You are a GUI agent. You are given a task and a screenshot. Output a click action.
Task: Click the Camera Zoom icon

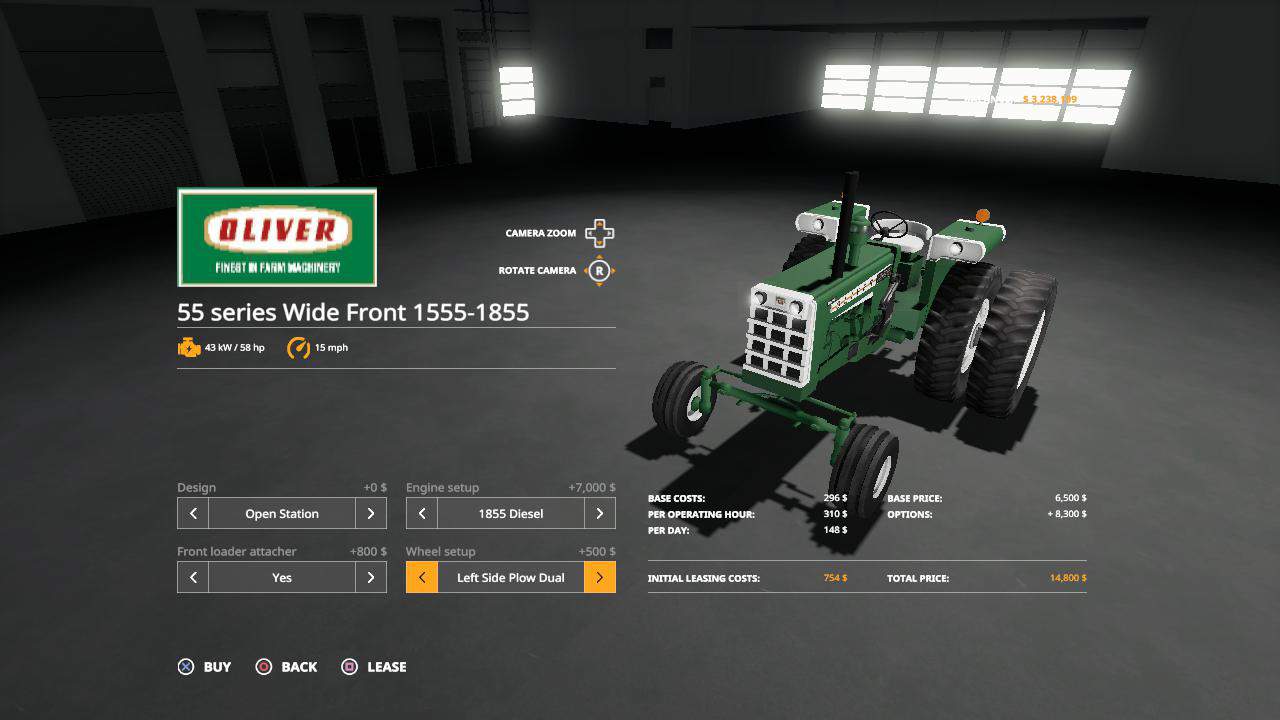tap(598, 231)
